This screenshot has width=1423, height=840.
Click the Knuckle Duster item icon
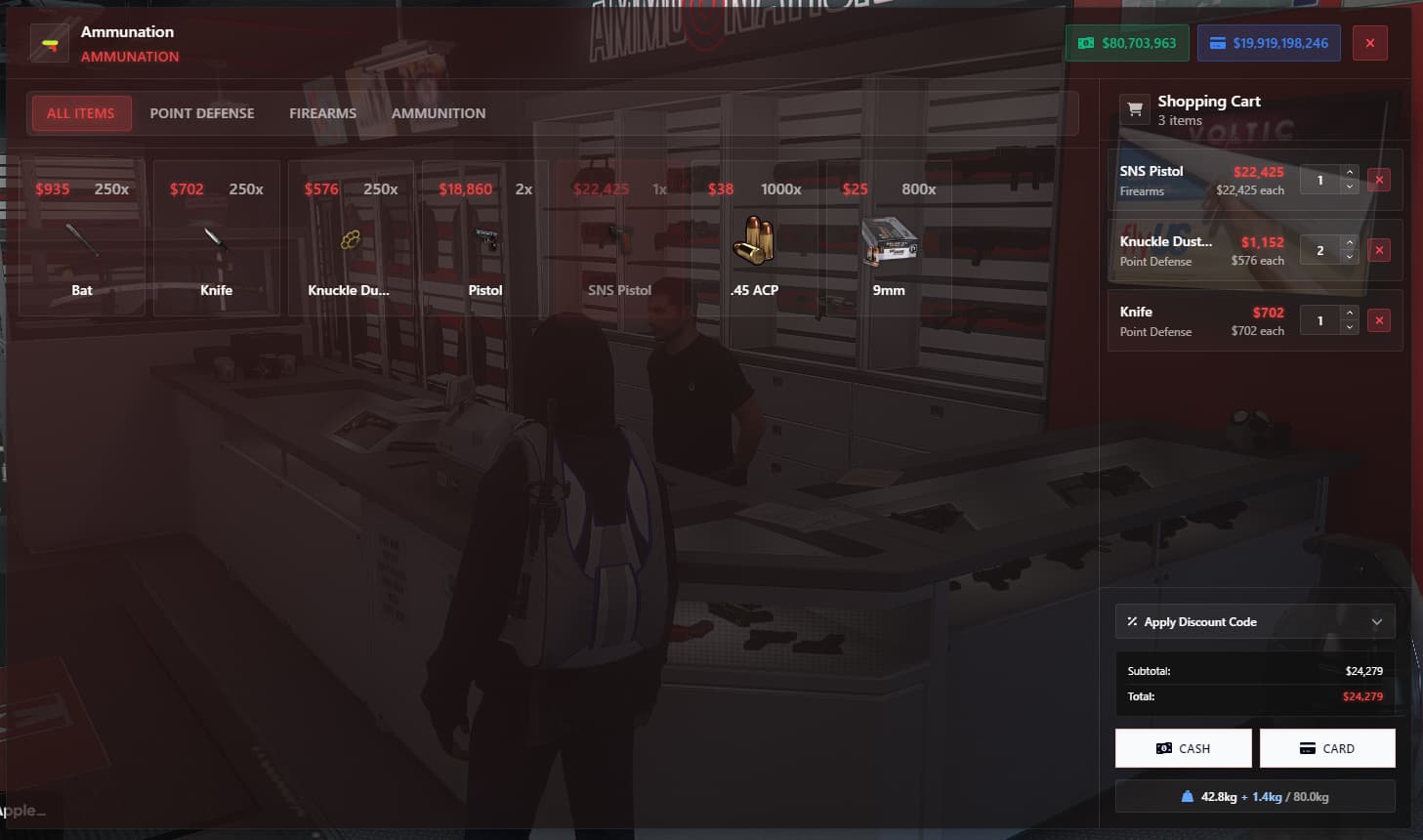pyautogui.click(x=351, y=240)
